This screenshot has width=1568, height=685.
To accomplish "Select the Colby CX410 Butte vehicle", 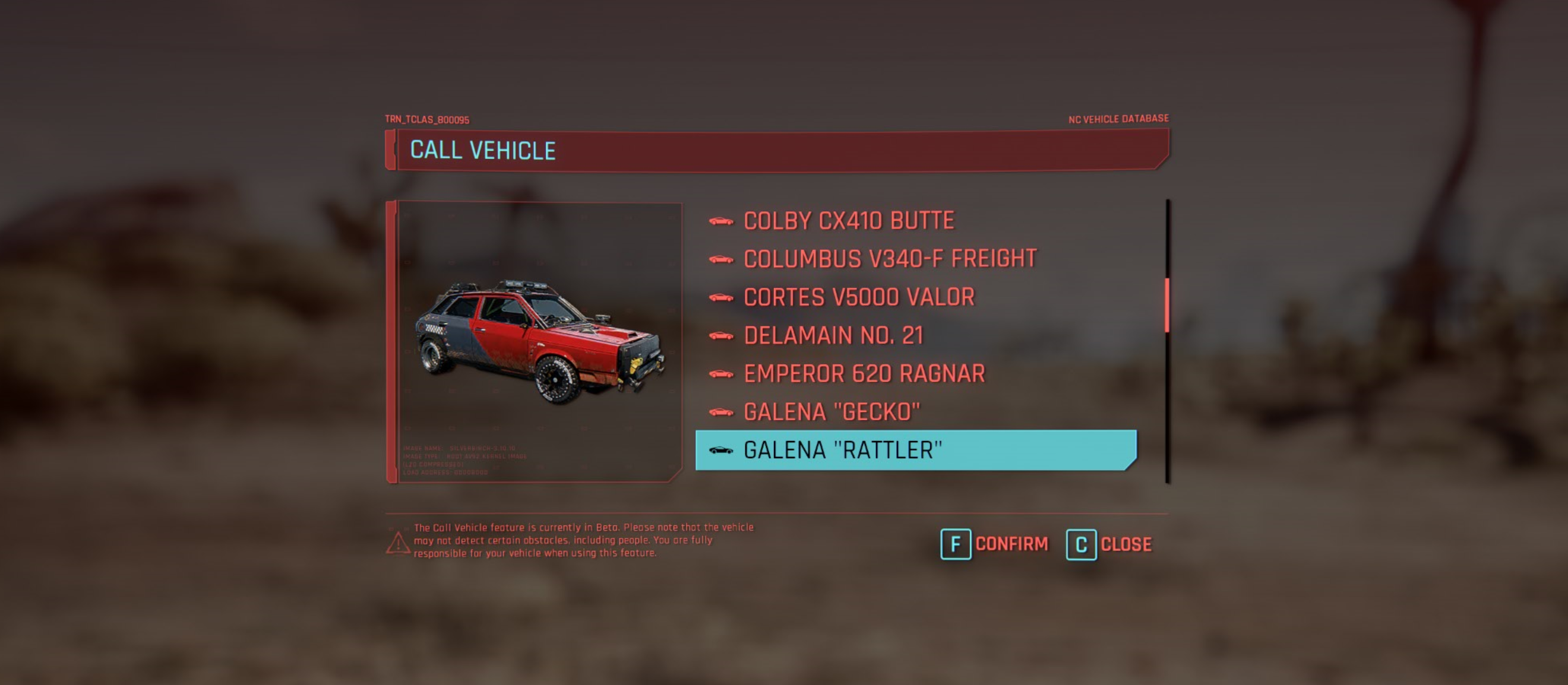I will coord(849,221).
